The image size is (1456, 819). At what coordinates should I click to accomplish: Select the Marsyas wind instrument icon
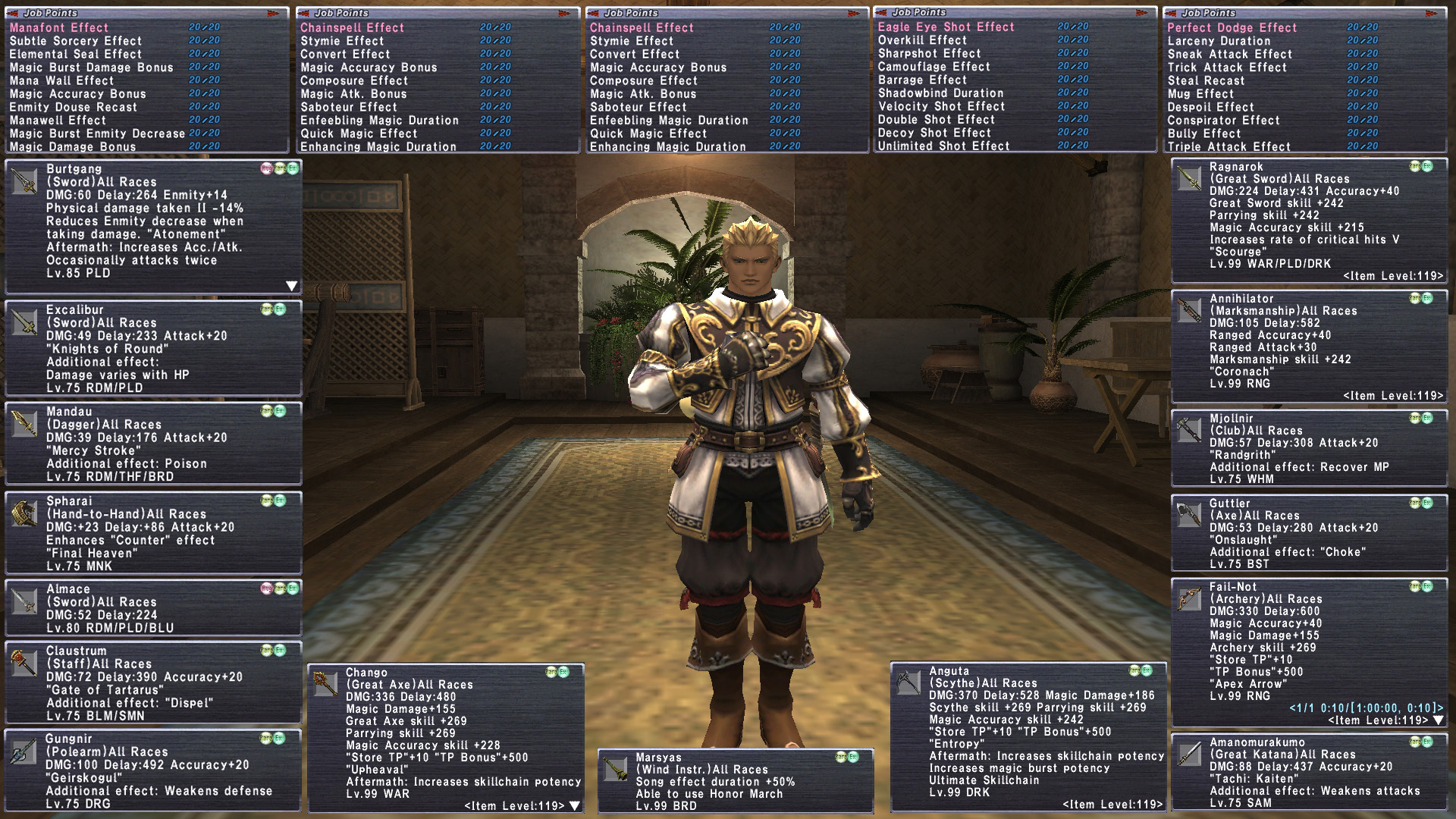615,769
